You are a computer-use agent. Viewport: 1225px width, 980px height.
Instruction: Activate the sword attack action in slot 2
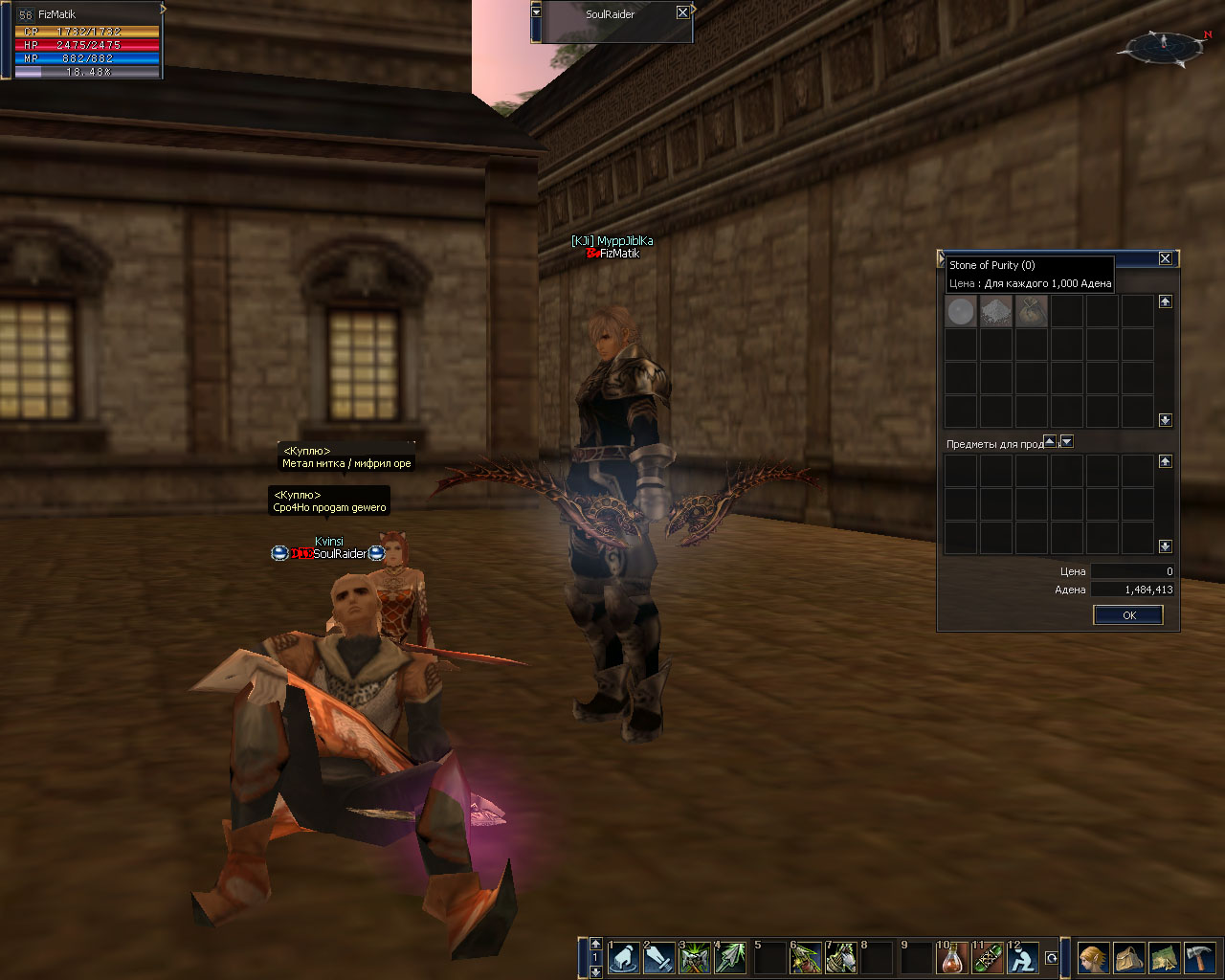659,957
